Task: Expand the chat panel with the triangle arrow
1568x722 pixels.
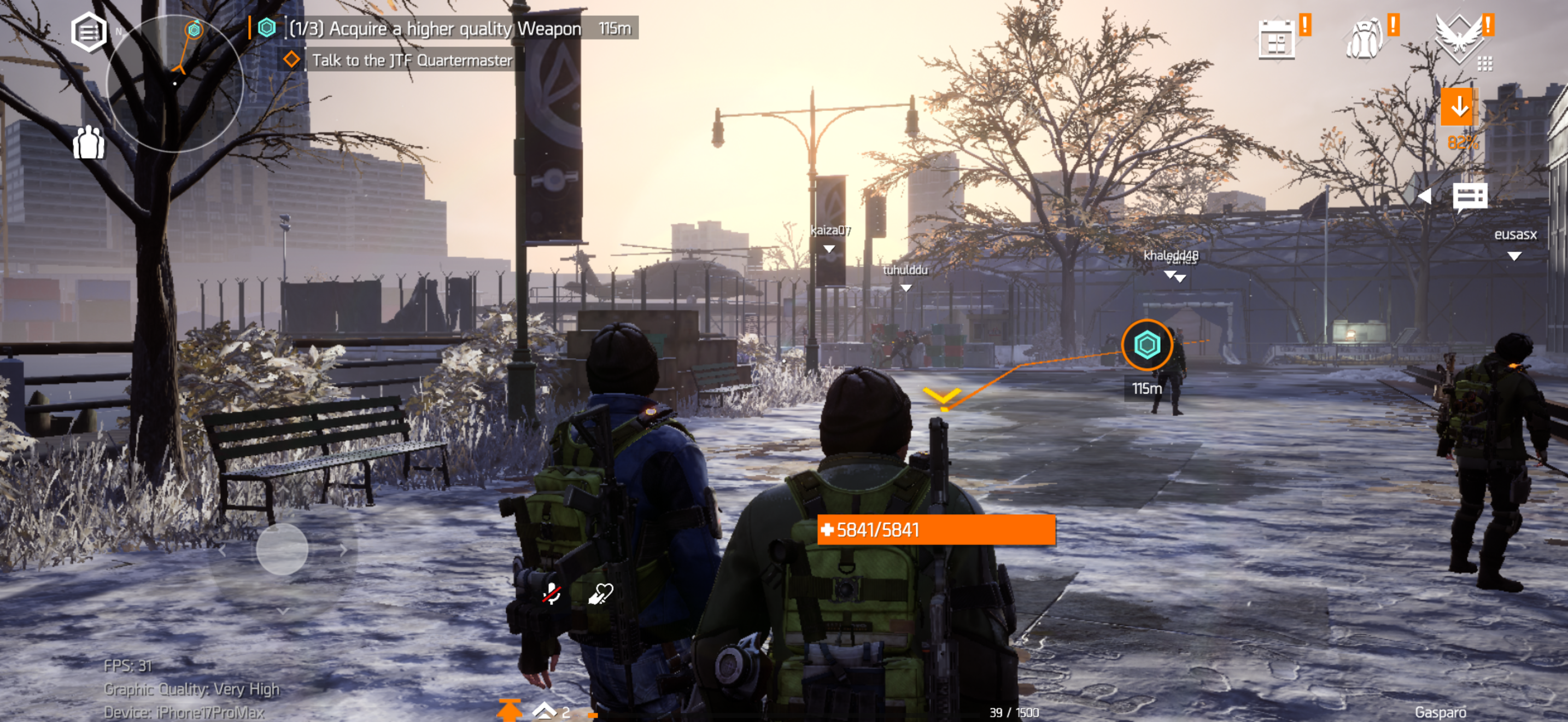Action: coord(1425,196)
